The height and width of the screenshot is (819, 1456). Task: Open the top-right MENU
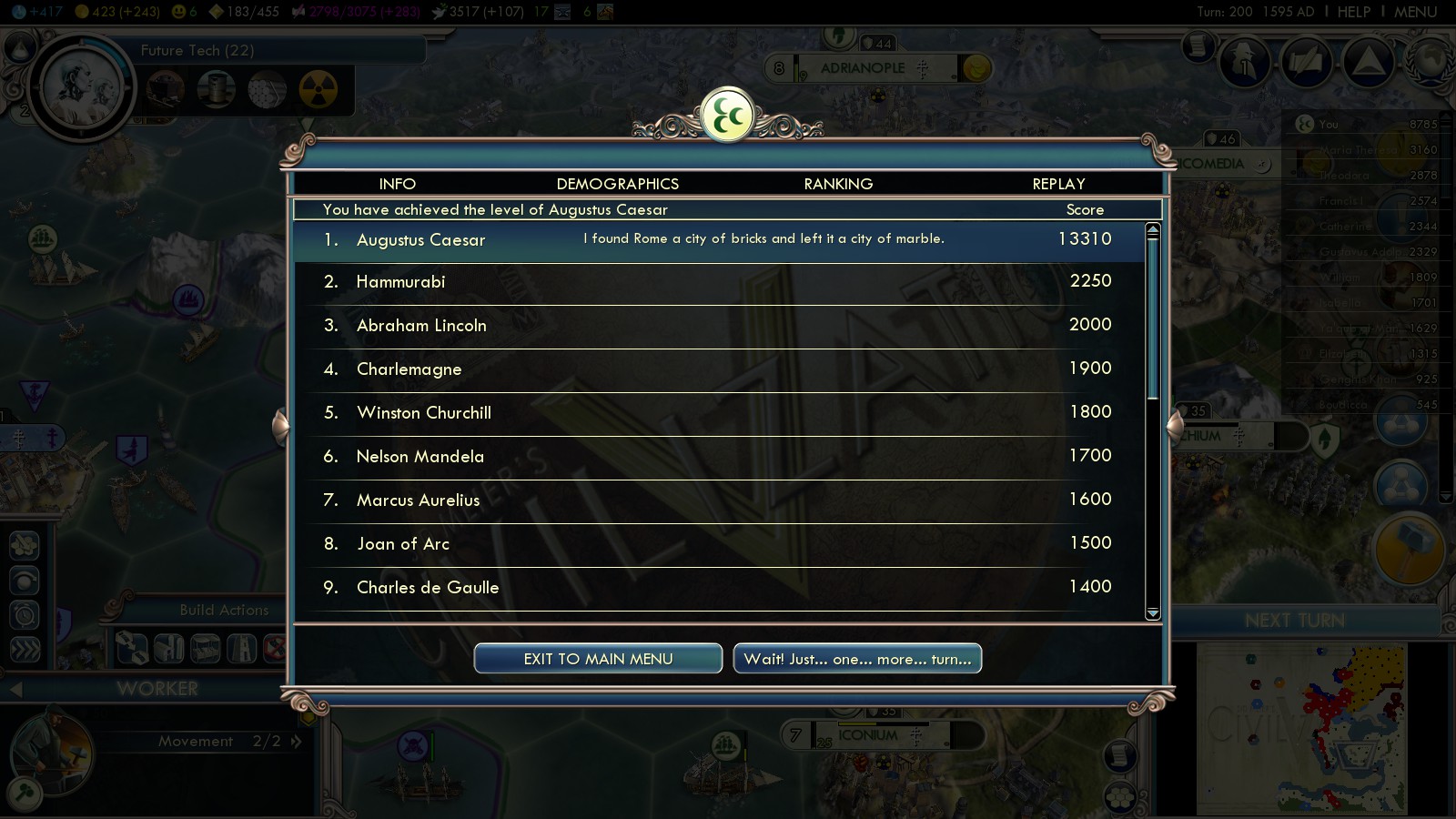(1415, 12)
